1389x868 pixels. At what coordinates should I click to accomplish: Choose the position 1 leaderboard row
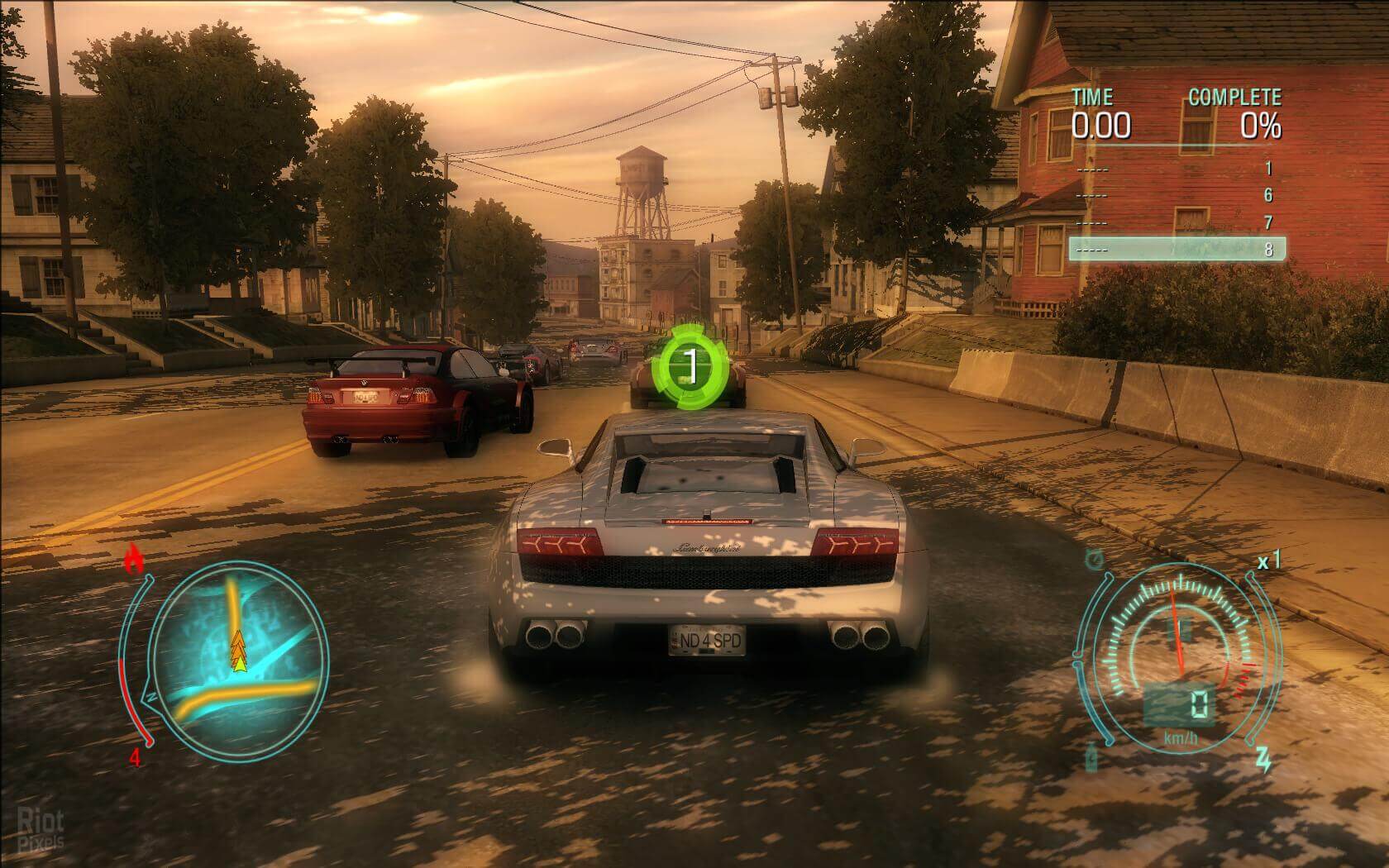[x=1177, y=169]
